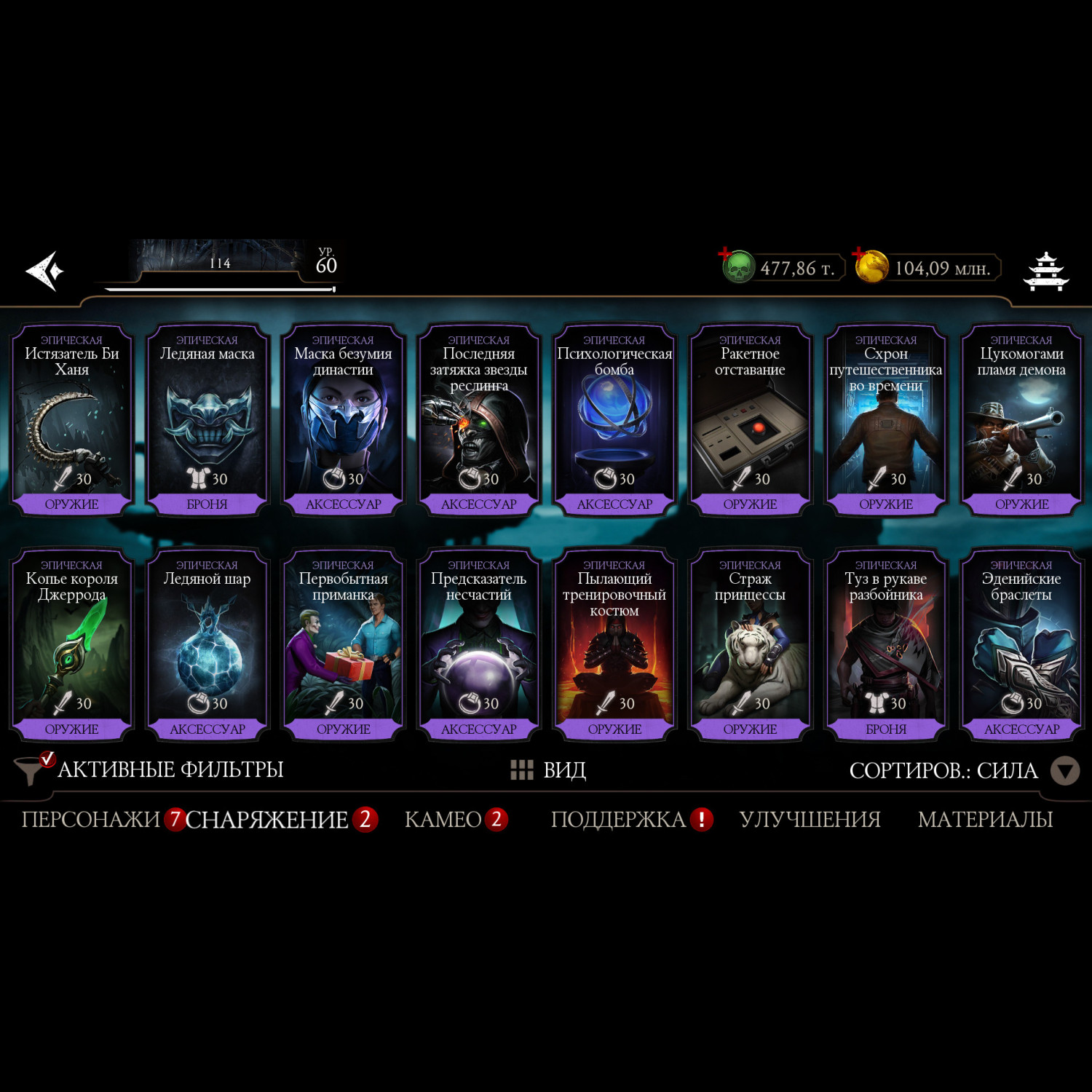Change the grid layout with ВИД
The image size is (1092, 1092).
(549, 769)
